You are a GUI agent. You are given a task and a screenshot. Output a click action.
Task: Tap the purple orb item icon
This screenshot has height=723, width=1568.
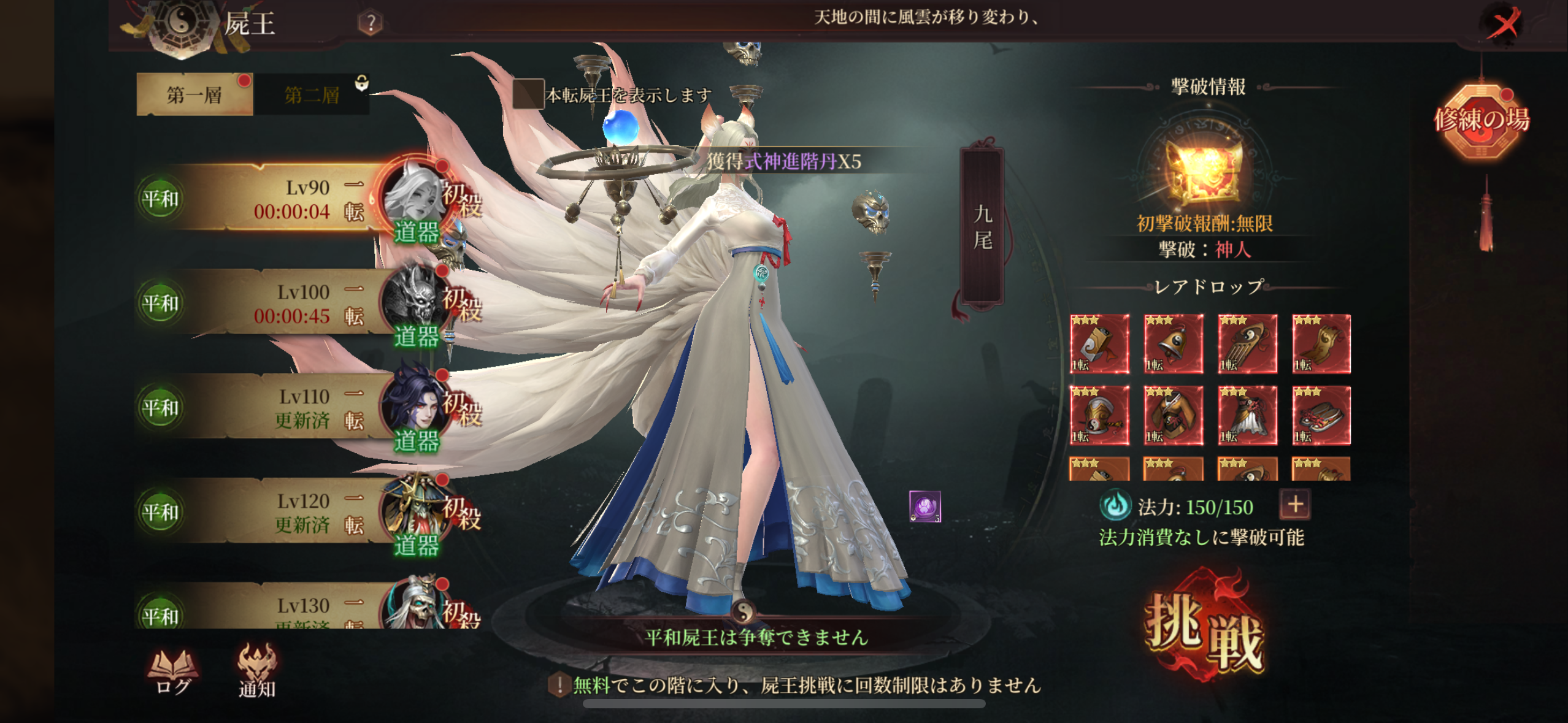coord(924,507)
